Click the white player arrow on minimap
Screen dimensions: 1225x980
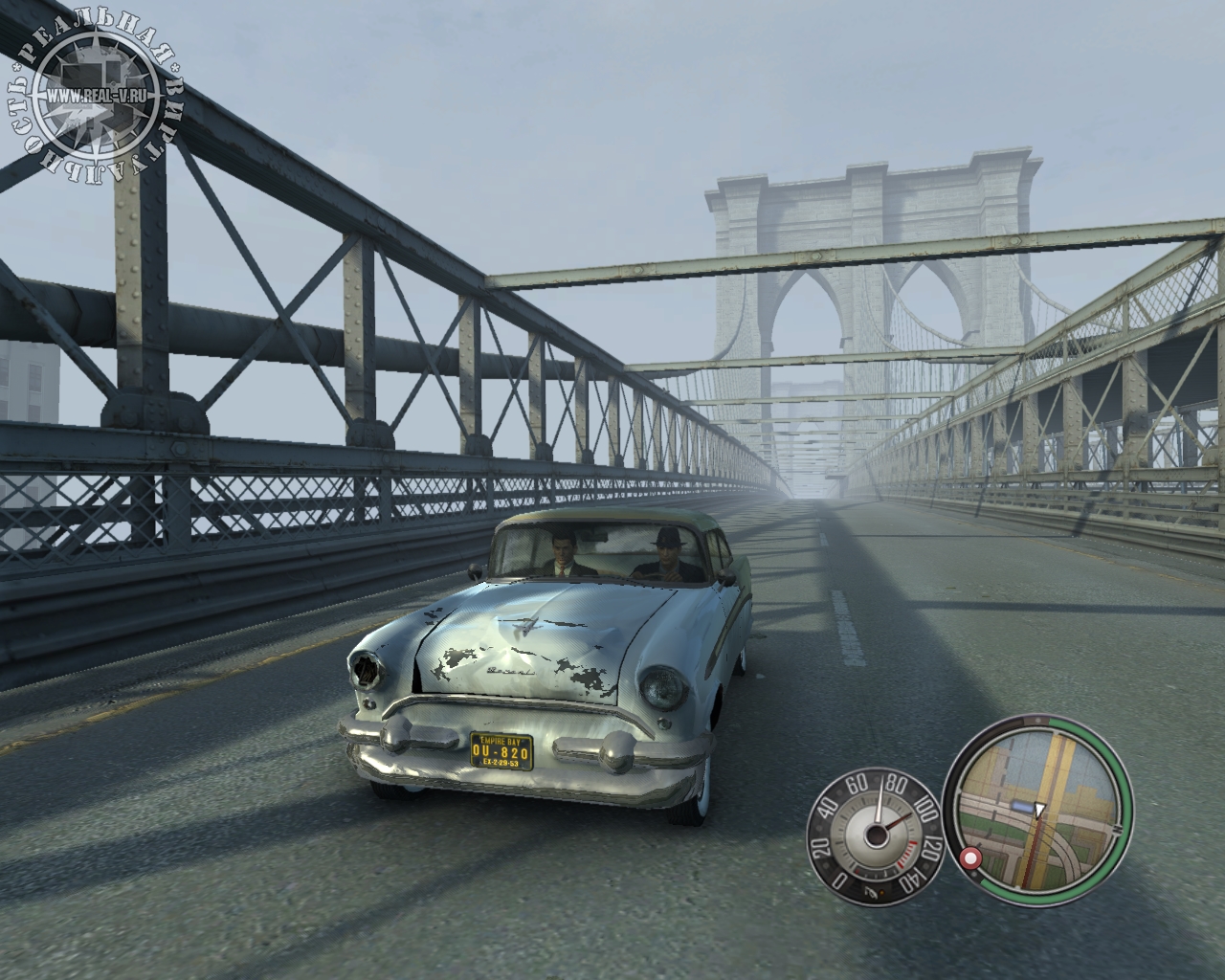point(1039,809)
